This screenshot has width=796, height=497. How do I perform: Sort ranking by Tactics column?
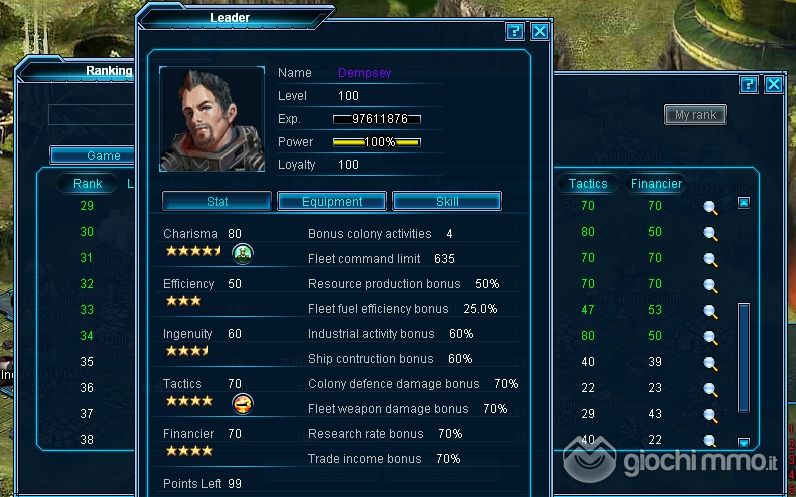pyautogui.click(x=588, y=184)
